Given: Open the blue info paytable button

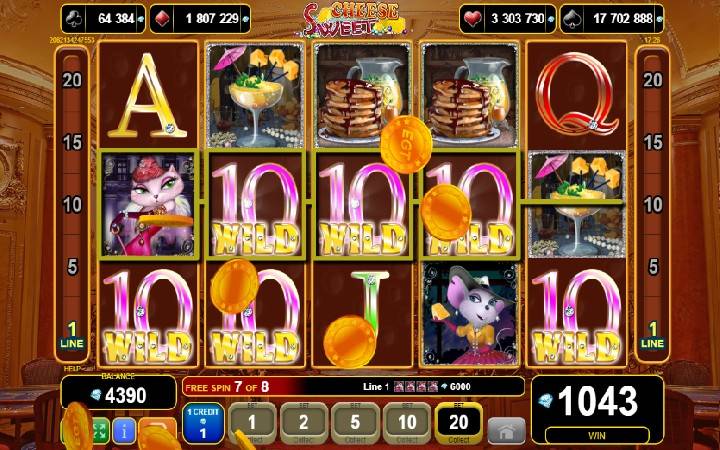Looking at the screenshot, I should click(x=125, y=432).
